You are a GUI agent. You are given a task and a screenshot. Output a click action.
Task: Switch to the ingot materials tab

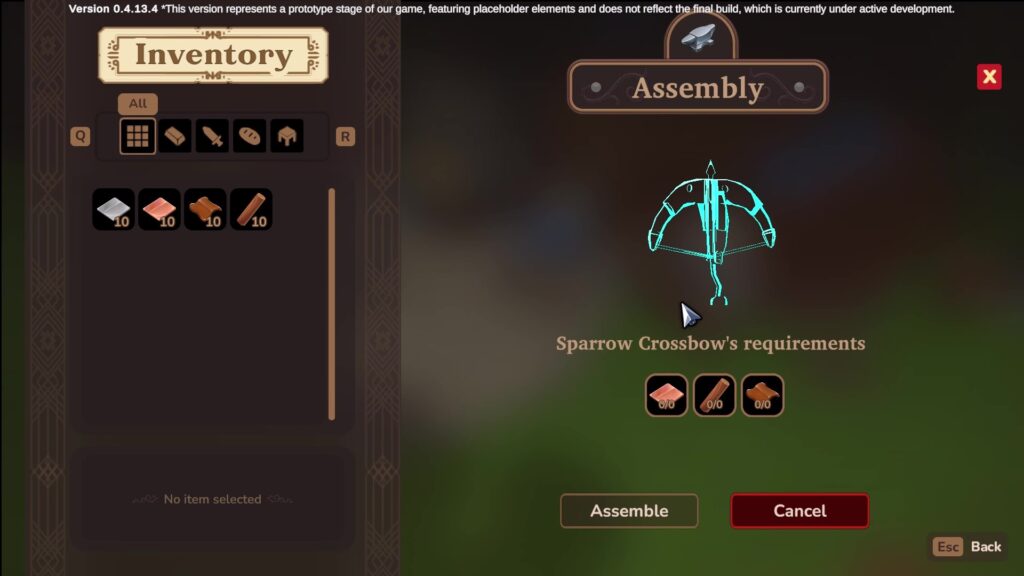click(x=175, y=136)
